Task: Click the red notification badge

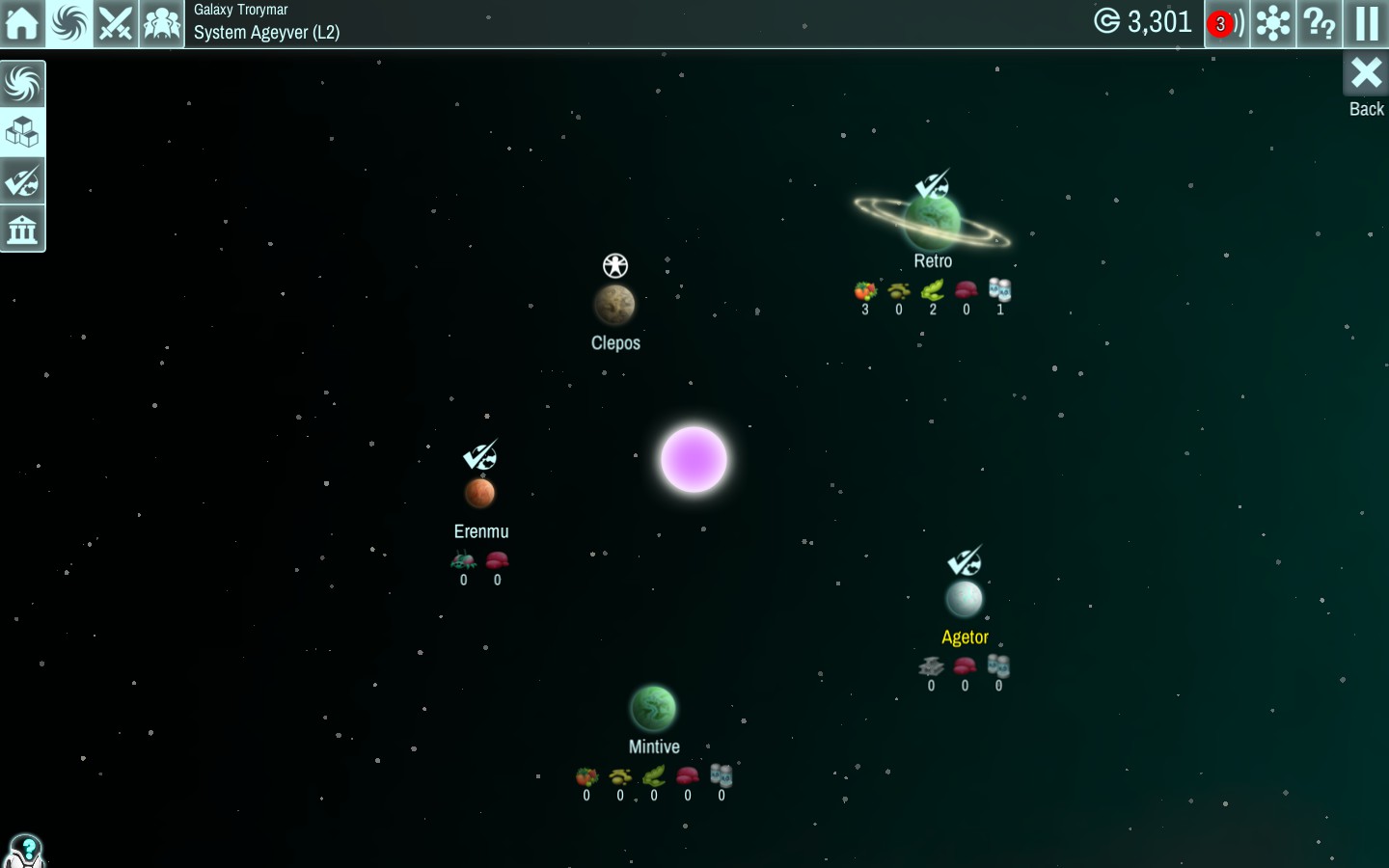Action: point(1221,23)
